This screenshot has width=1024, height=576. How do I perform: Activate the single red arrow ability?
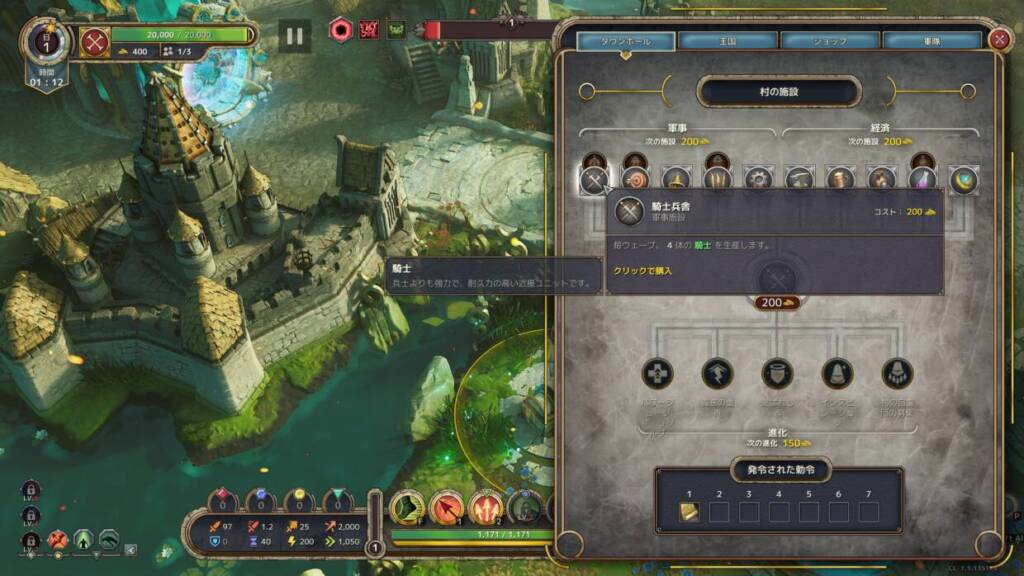(445, 508)
